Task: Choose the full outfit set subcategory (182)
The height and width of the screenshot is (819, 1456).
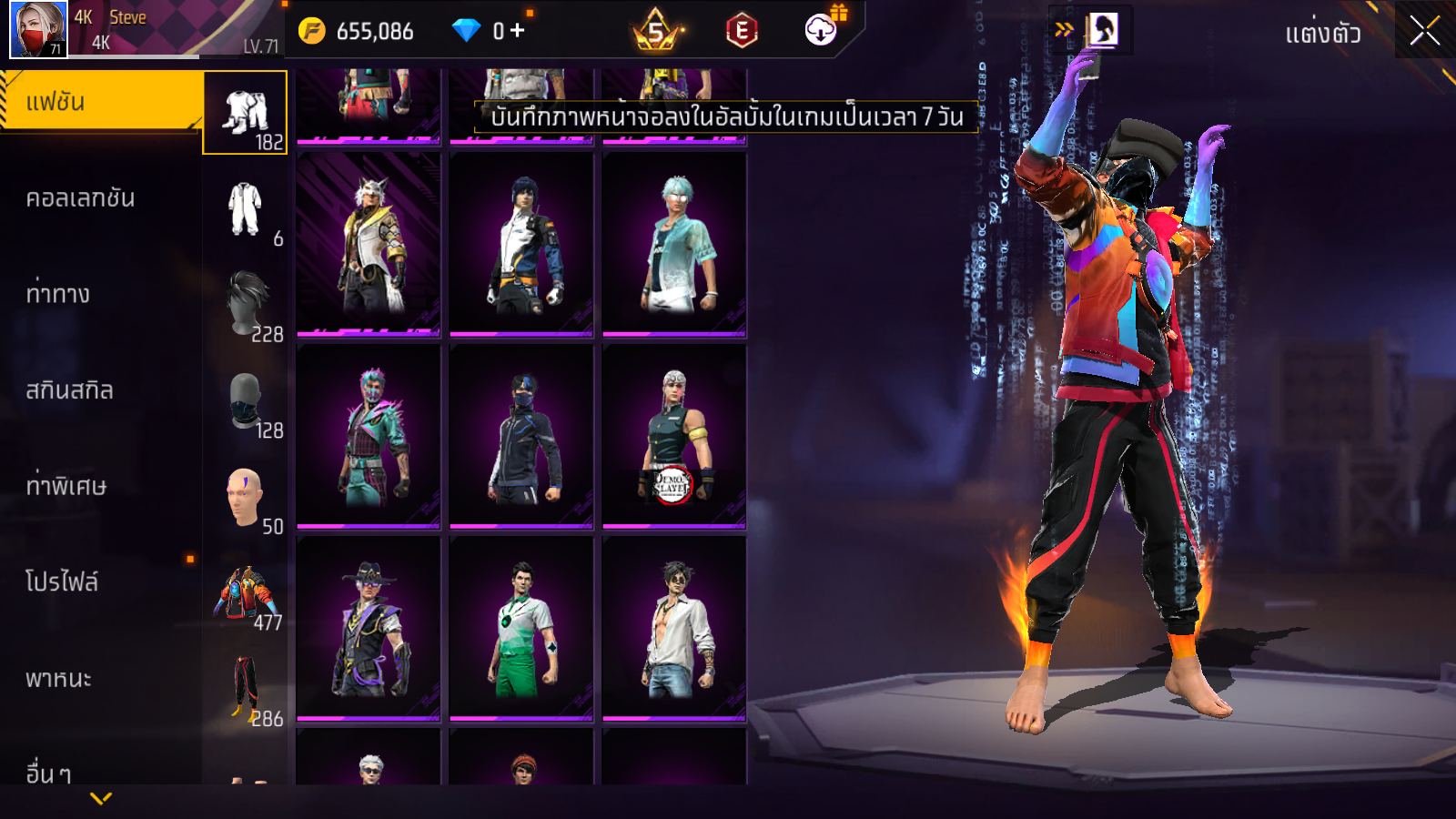Action: click(x=246, y=114)
